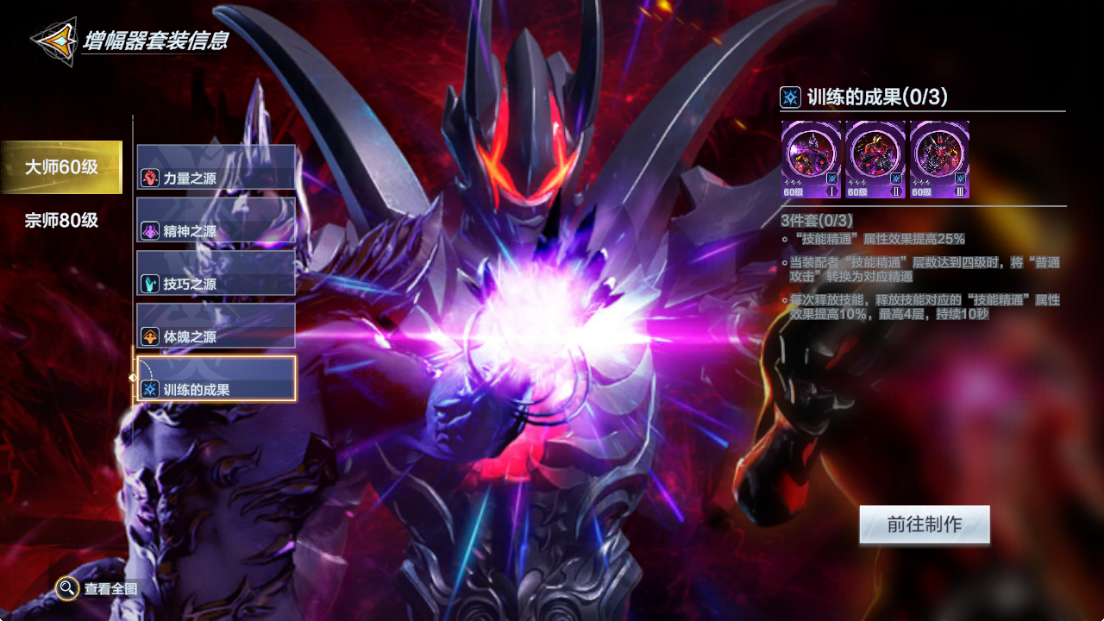
Task: Open the 技巧之源 set entry
Action: (x=216, y=274)
